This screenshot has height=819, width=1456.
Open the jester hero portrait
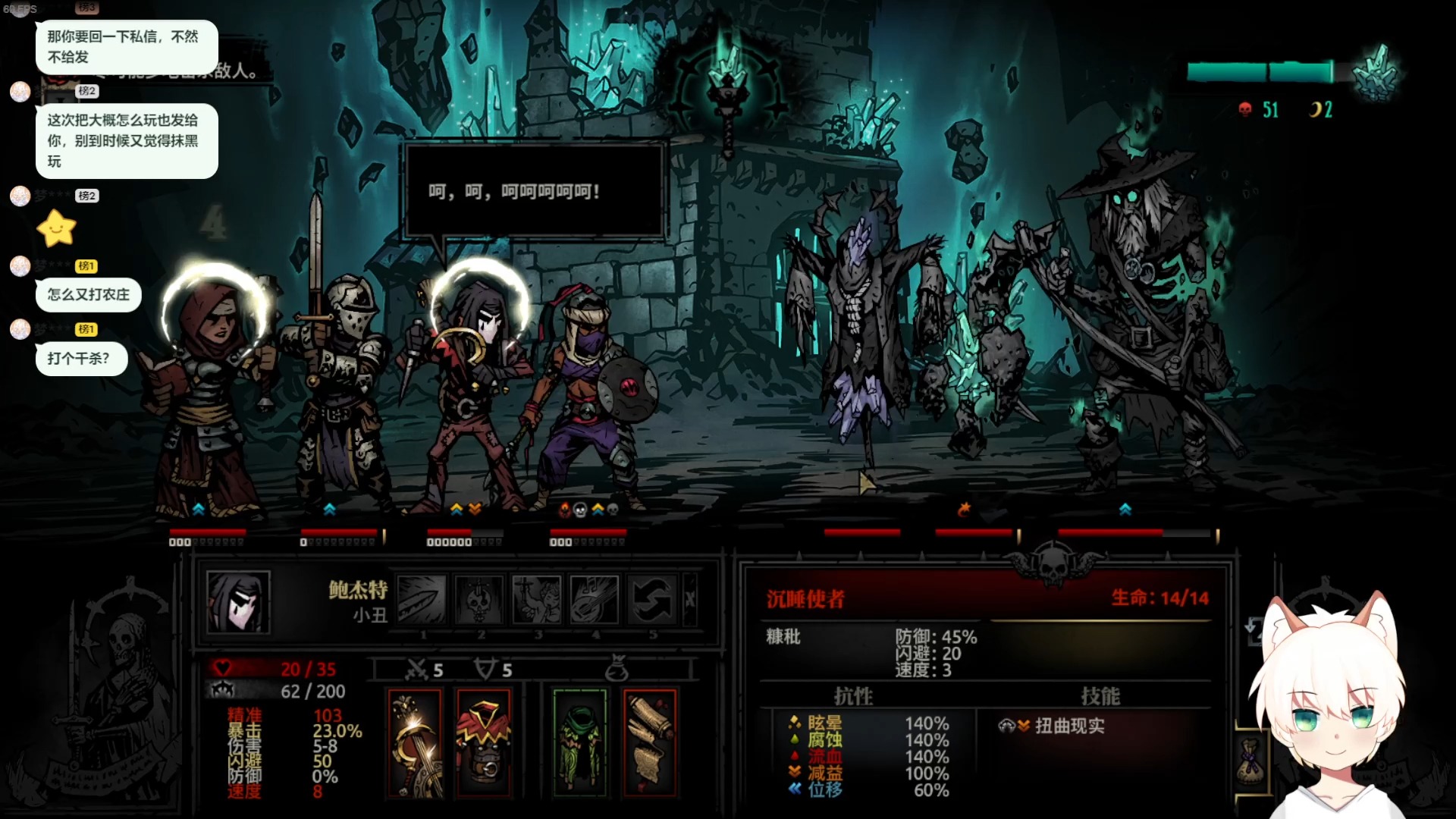[x=238, y=601]
